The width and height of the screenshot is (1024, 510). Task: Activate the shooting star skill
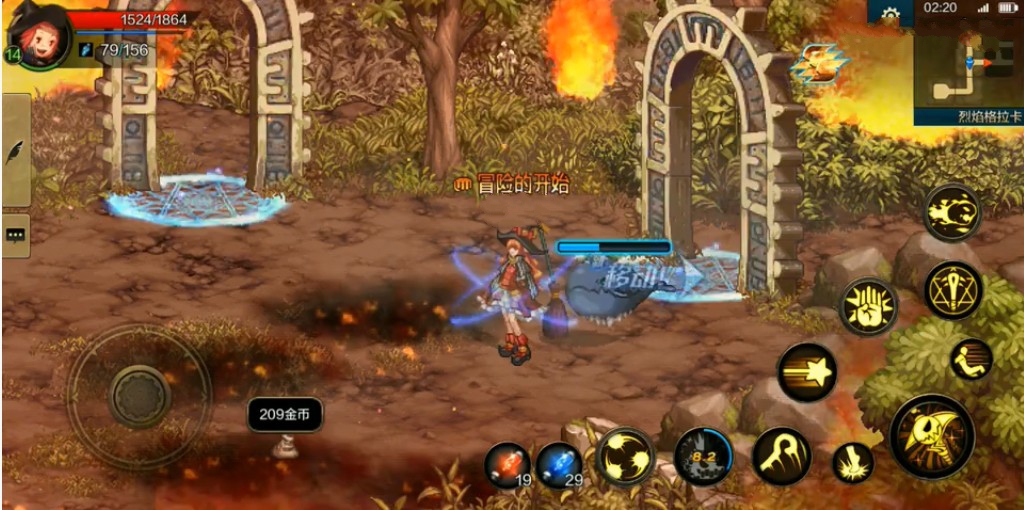click(807, 373)
